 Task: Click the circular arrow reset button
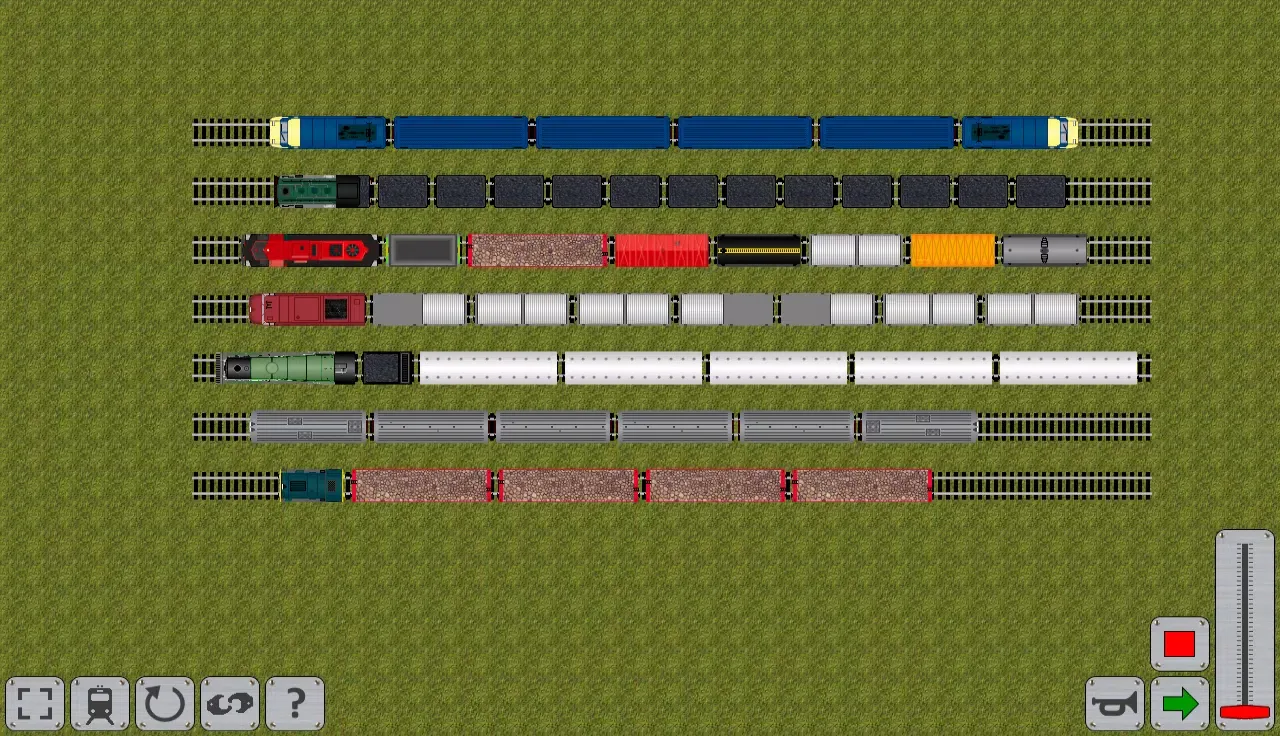coord(165,704)
